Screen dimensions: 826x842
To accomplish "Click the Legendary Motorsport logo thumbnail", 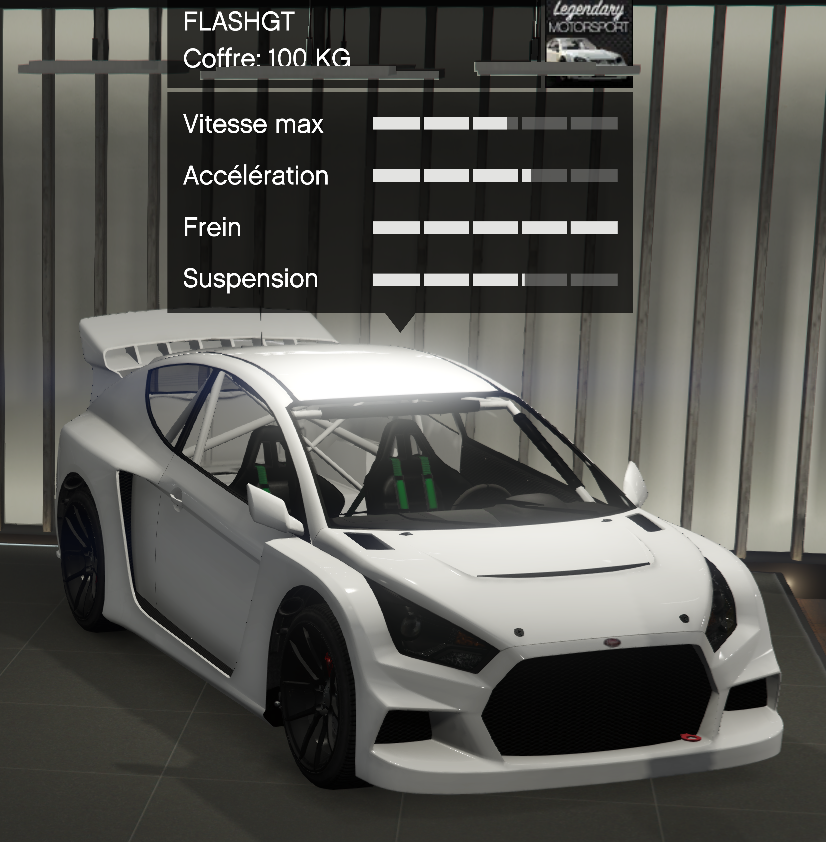I will tap(590, 36).
